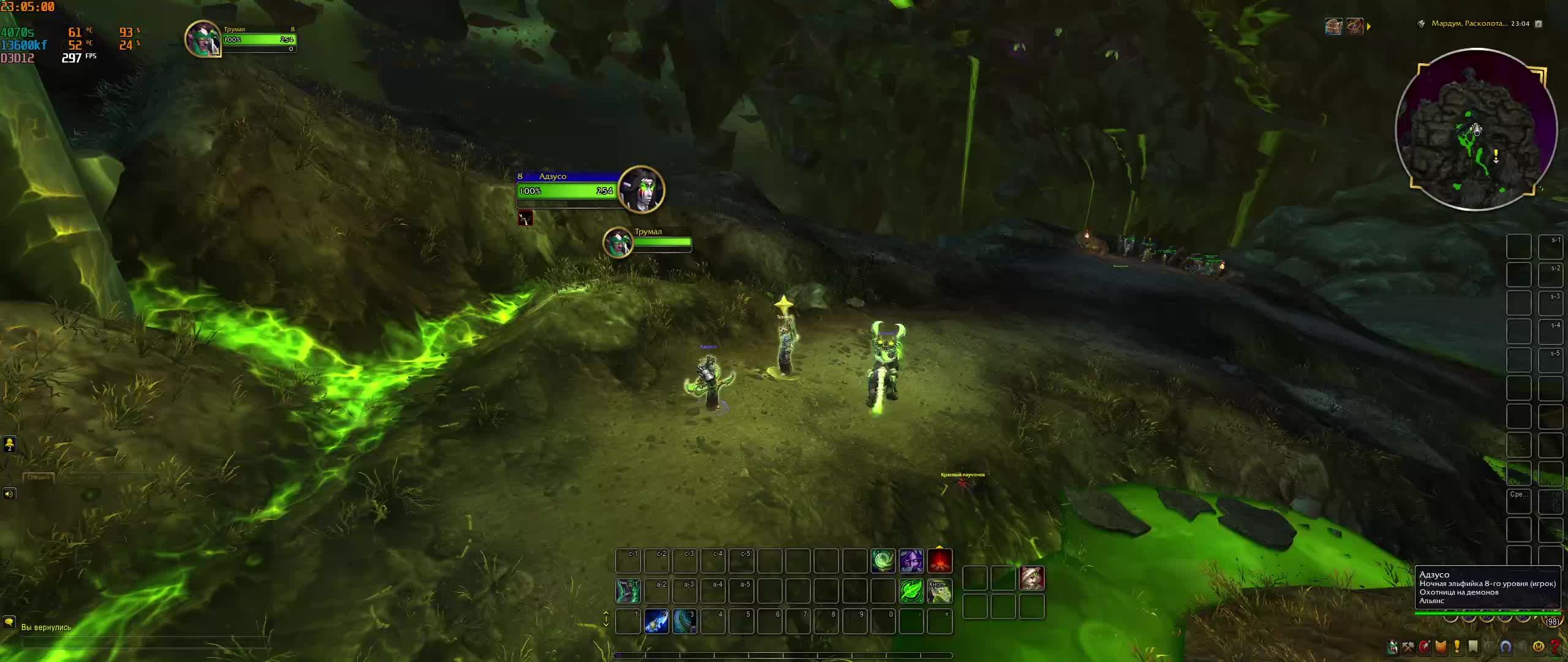Activate the blue blade ability in slot 2
This screenshot has width=1568, height=662.
tap(656, 622)
